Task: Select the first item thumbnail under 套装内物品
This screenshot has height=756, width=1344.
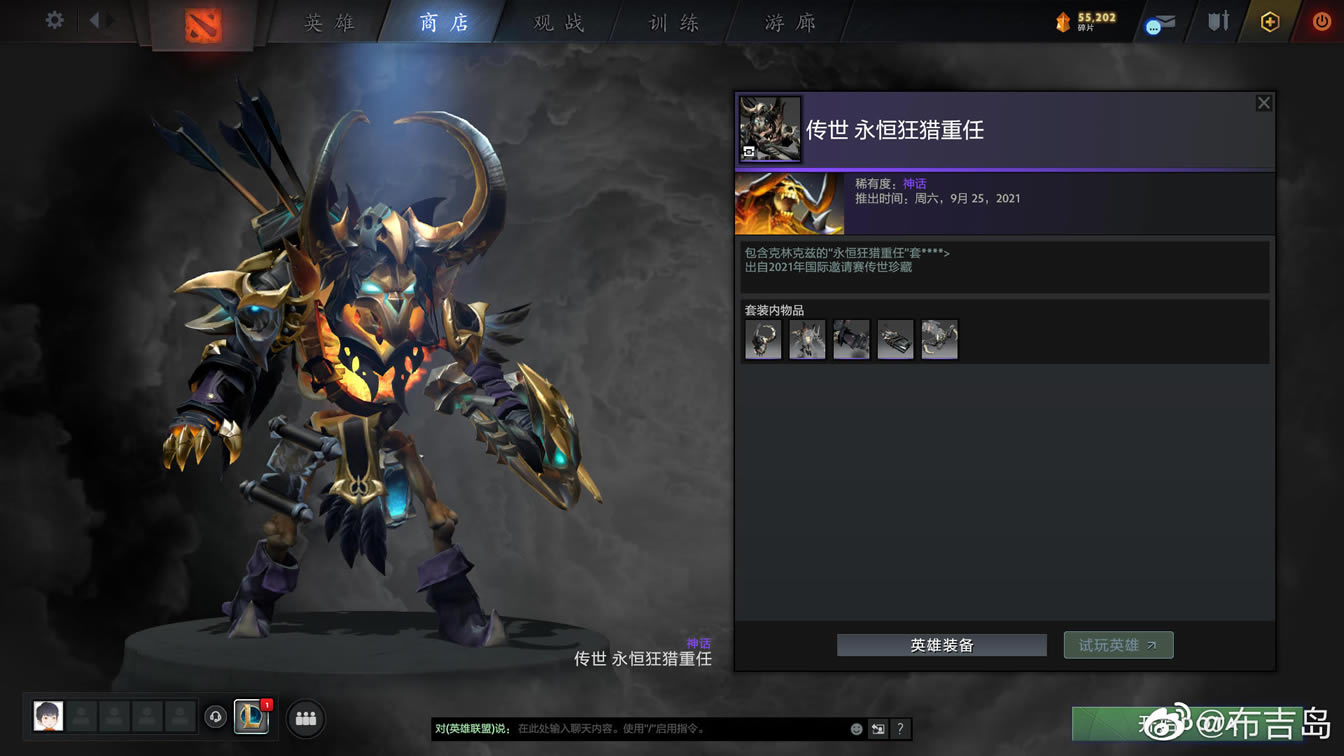Action: coord(762,339)
